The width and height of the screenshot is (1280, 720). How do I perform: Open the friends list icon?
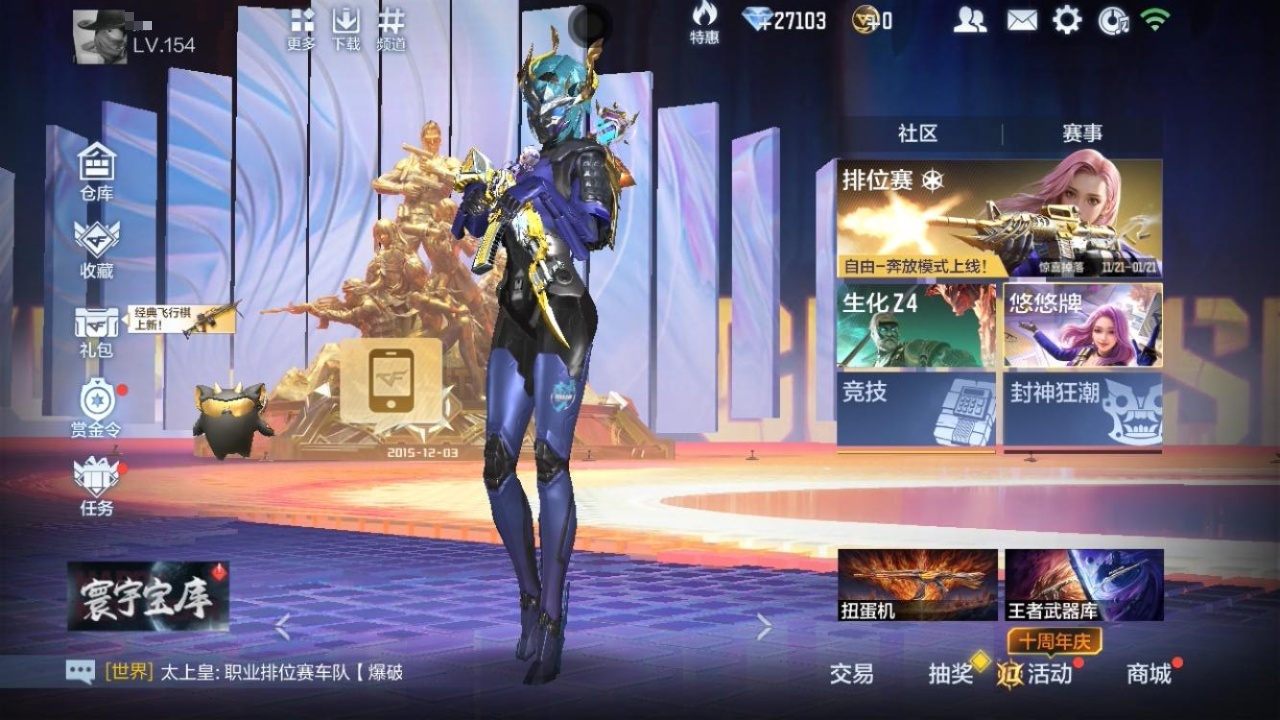pos(969,20)
